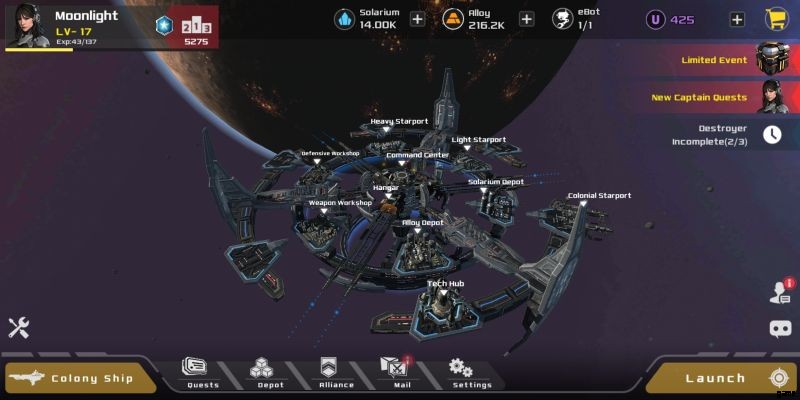Add more Solarium with the plus button

[417, 19]
